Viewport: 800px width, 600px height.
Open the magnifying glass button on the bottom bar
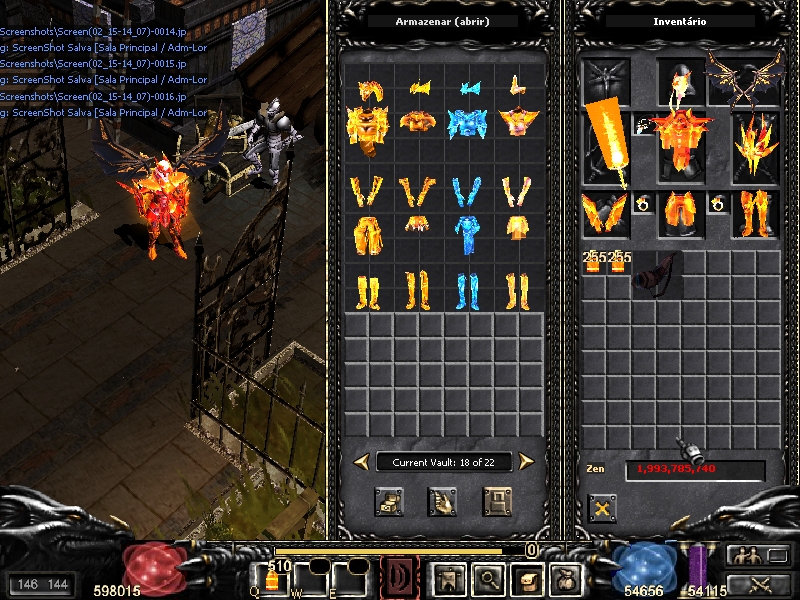[x=485, y=578]
